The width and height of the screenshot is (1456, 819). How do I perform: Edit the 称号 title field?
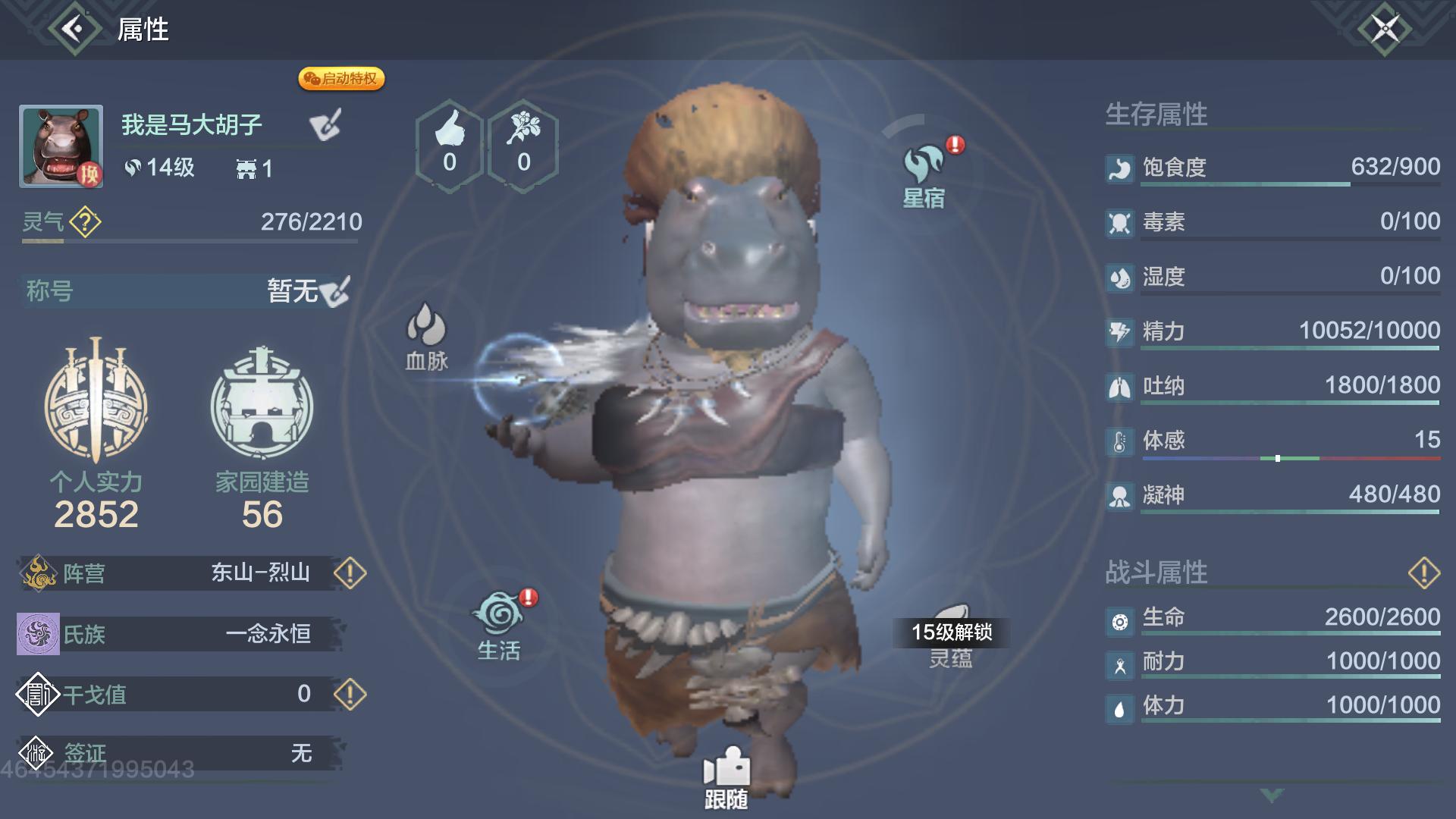point(334,291)
